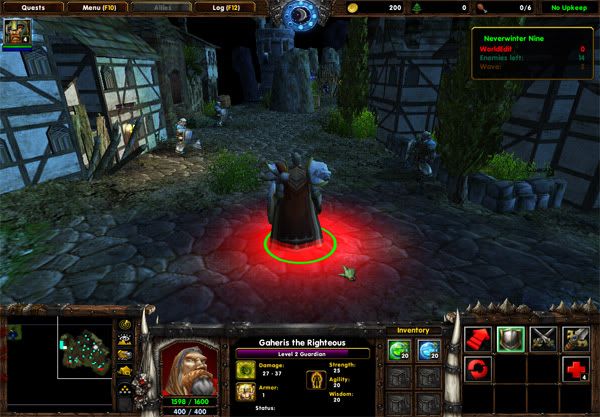Select the hero icon in the top-left corner

18,33
